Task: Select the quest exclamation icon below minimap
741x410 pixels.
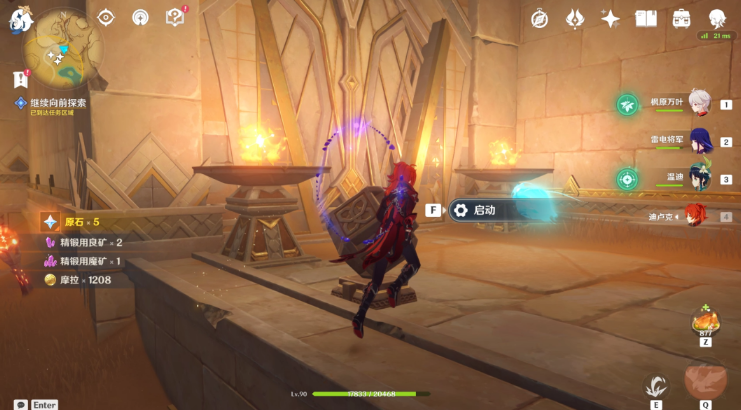Action: pos(18,78)
